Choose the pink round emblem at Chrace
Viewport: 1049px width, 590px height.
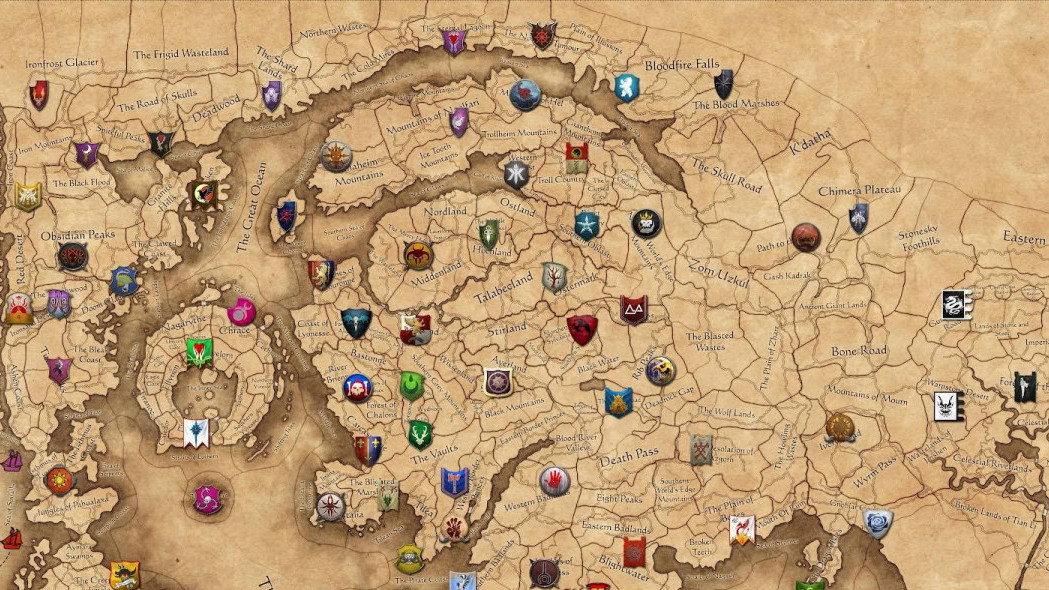[x=241, y=312]
